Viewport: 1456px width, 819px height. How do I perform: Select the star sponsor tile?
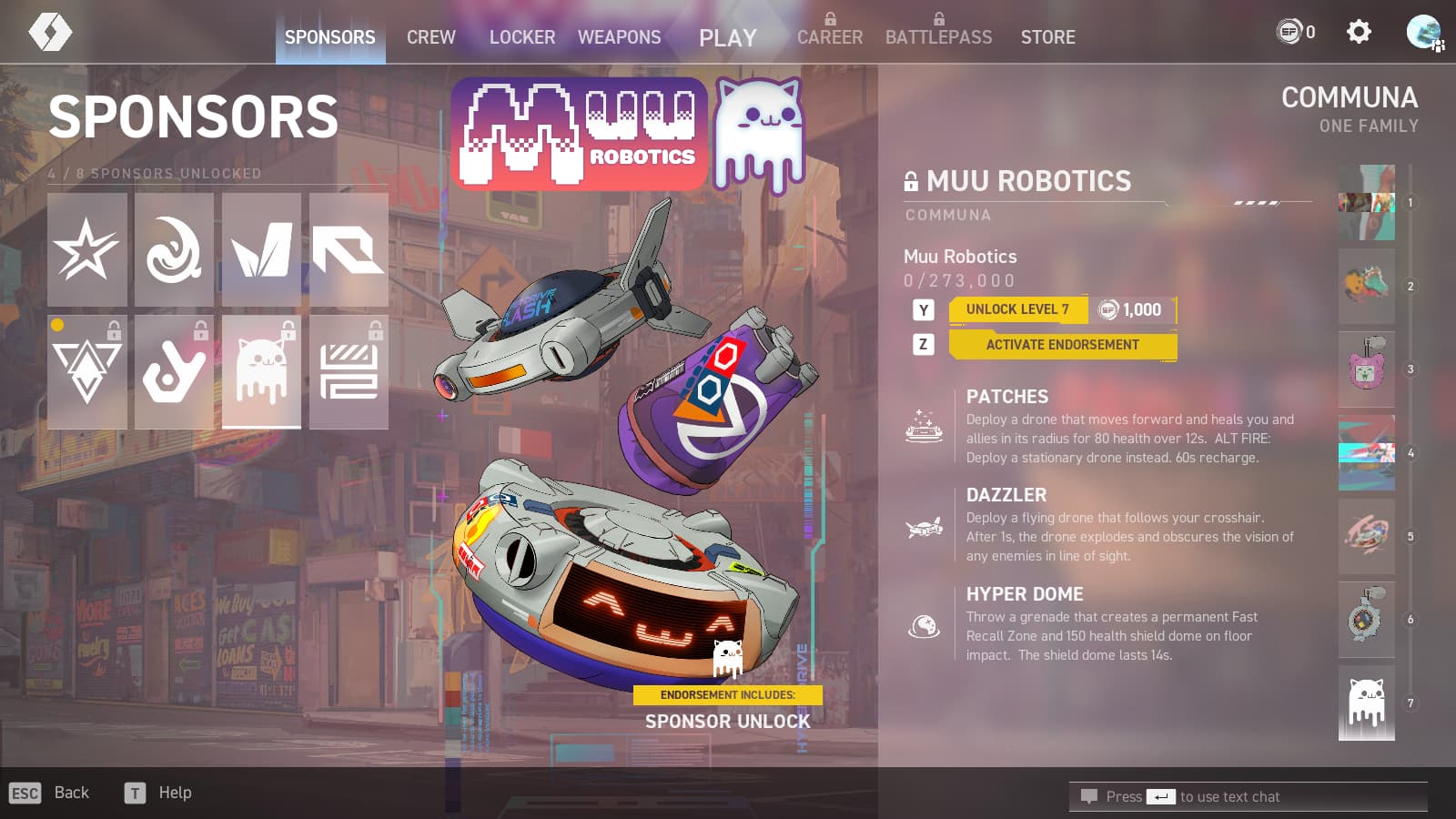tap(87, 249)
